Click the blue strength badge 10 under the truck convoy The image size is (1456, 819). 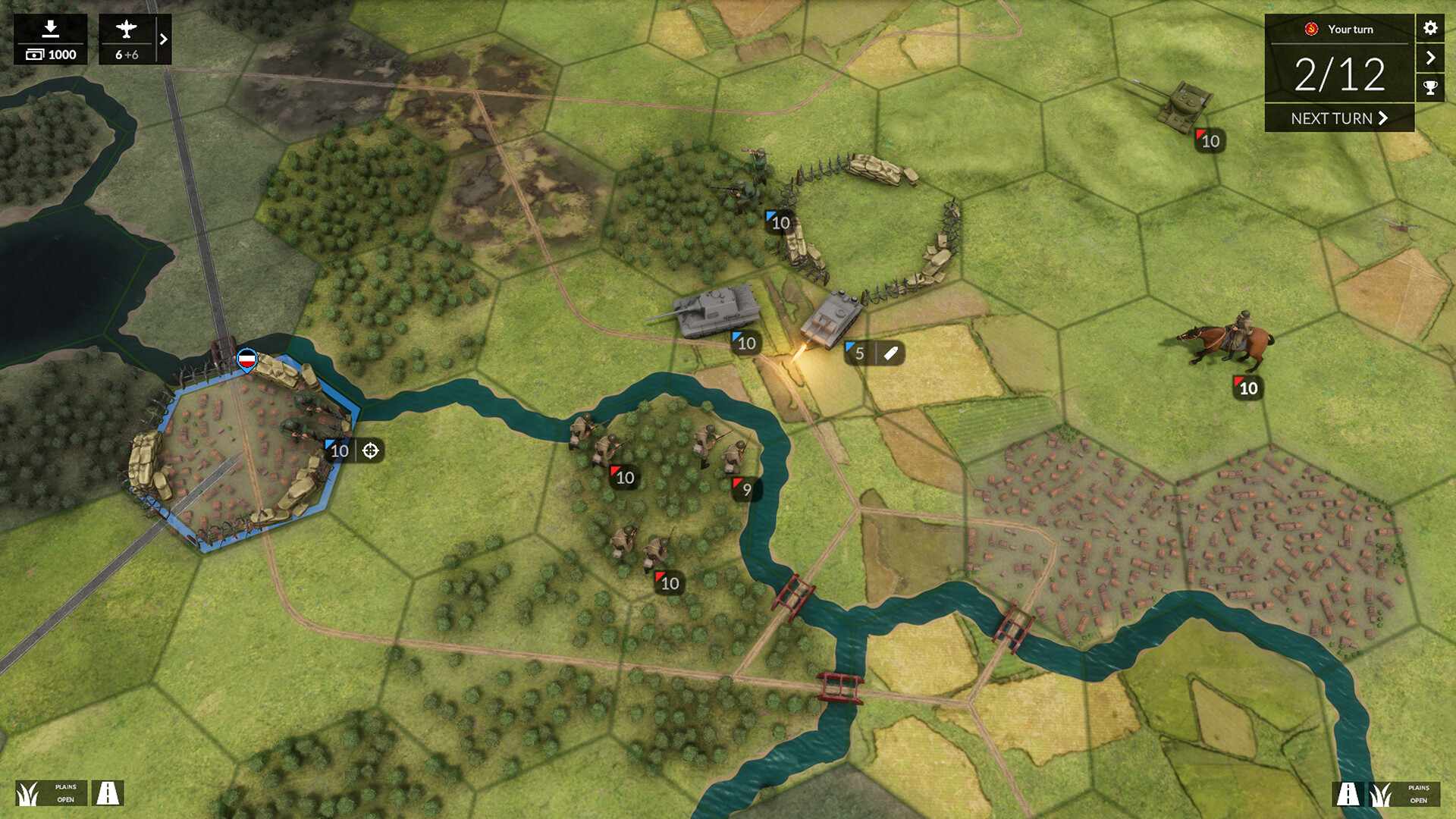[778, 223]
